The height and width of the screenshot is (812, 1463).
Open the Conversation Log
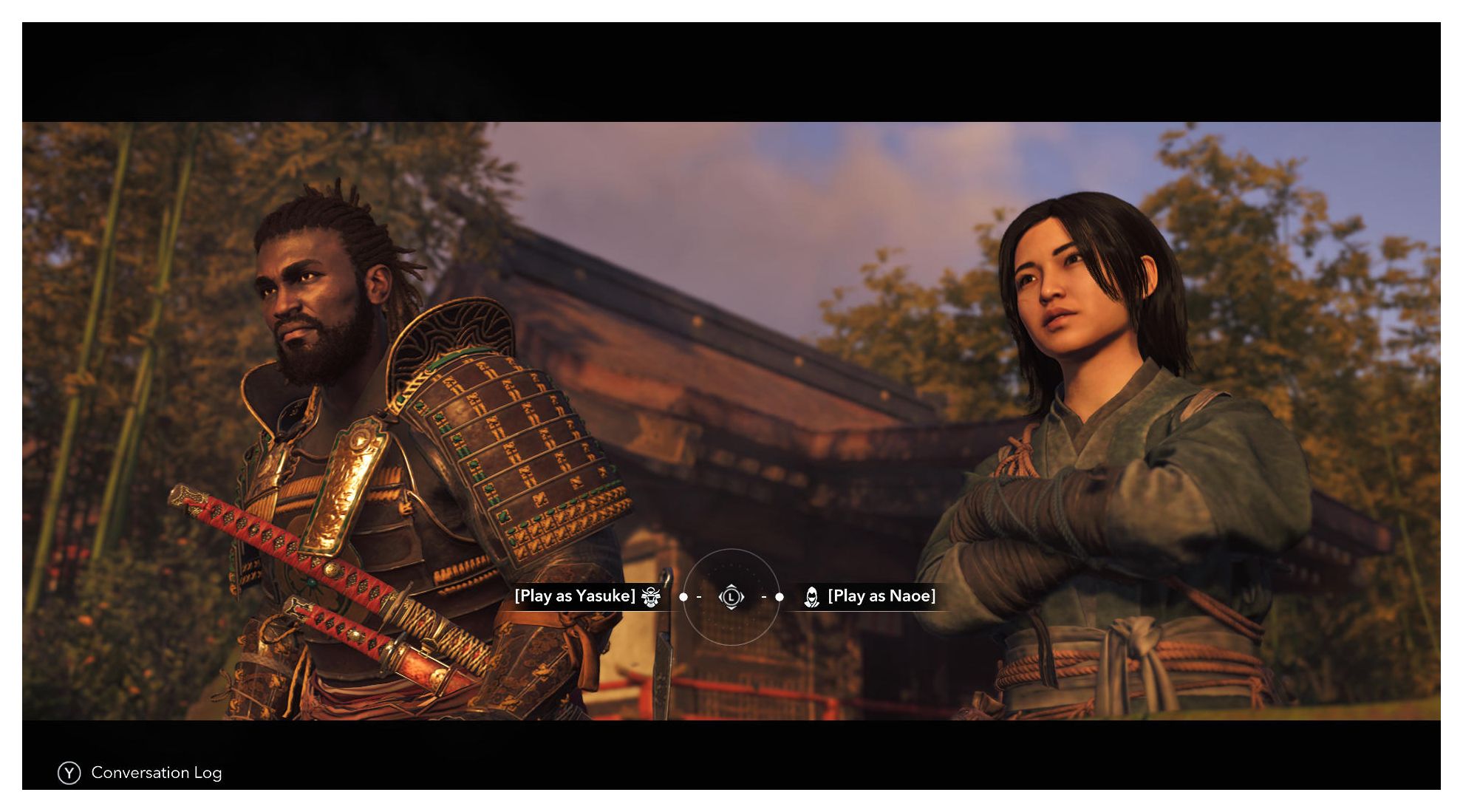point(140,773)
